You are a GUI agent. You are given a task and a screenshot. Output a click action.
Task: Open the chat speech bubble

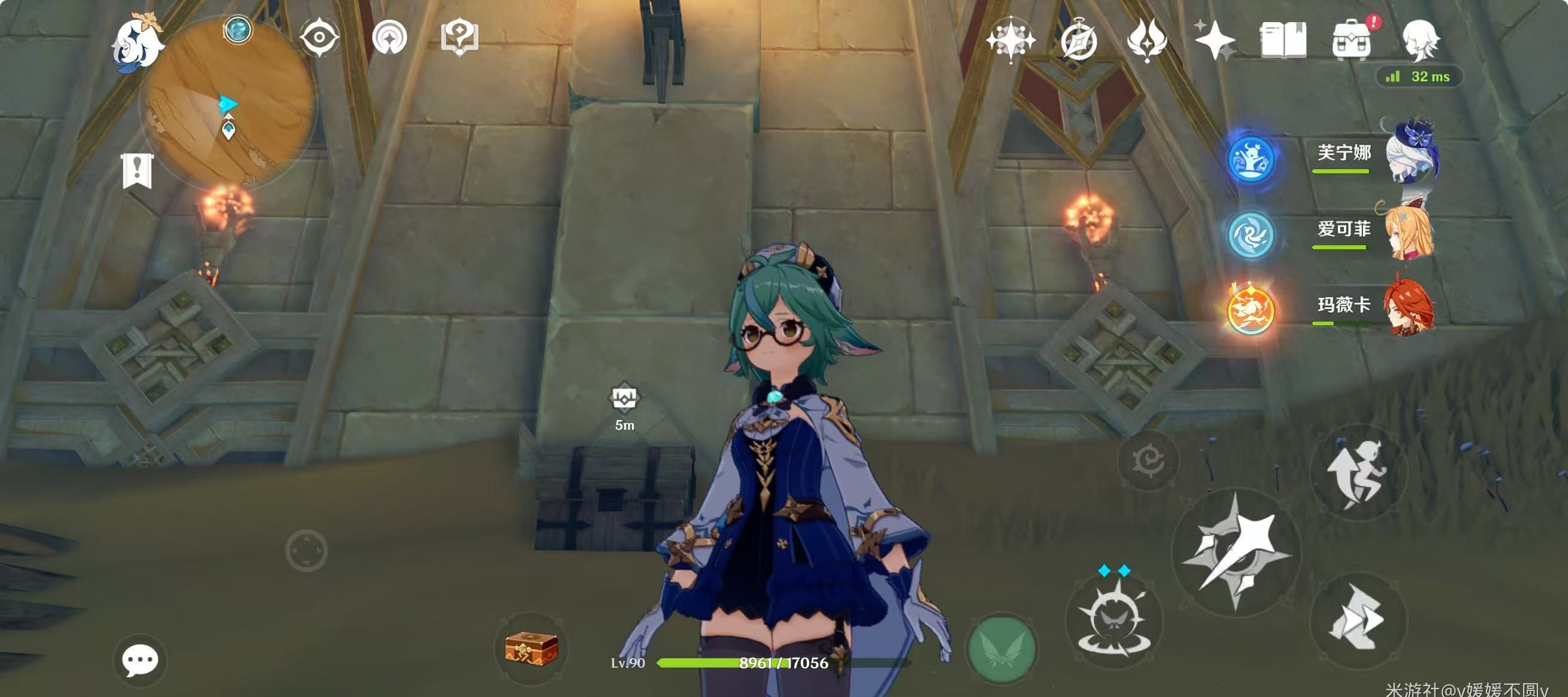tap(140, 659)
